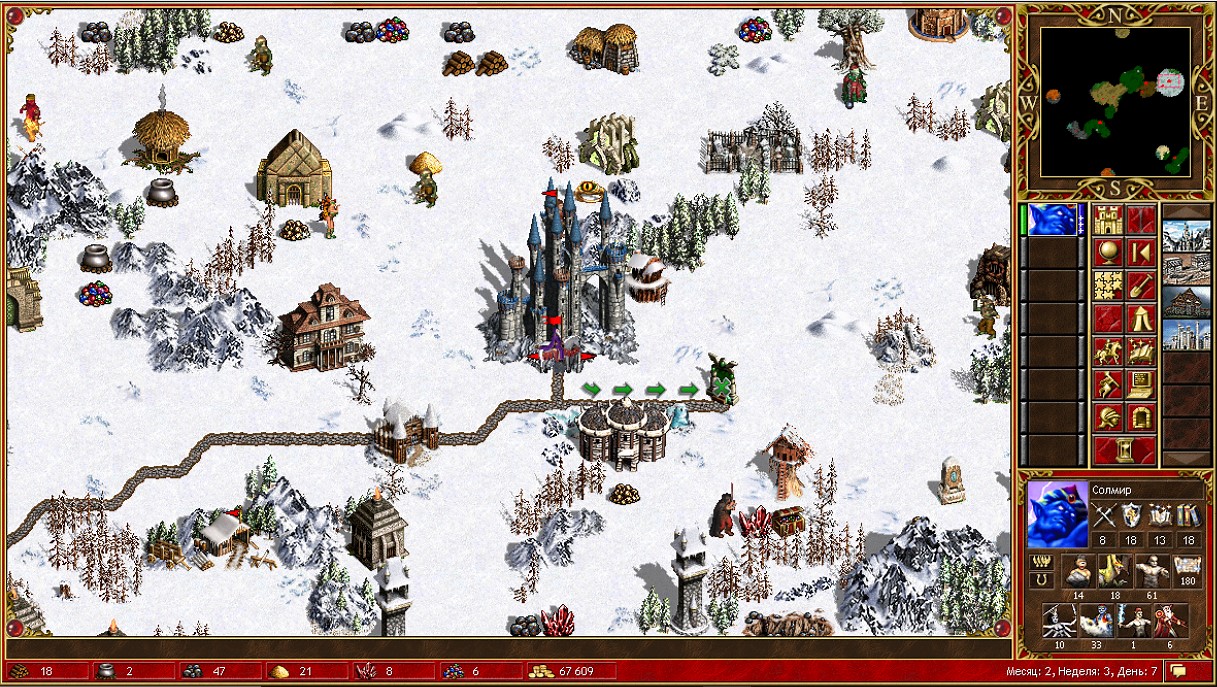Viewport: 1217px width, 687px height.
Task: Move hero with the horseman button
Action: pyautogui.click(x=1108, y=352)
